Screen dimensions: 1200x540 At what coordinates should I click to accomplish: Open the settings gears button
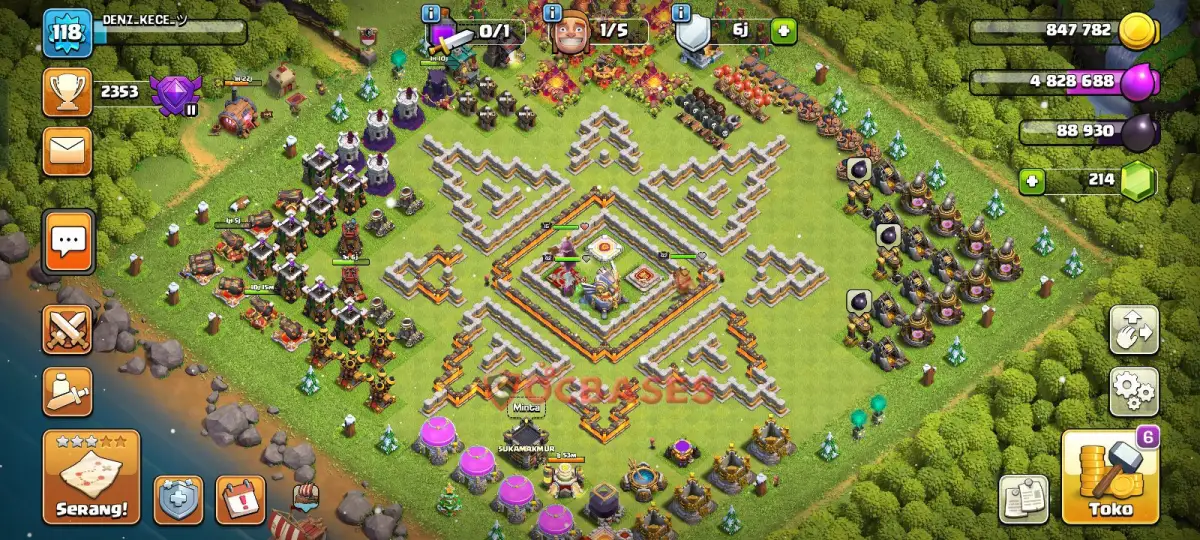[1134, 391]
